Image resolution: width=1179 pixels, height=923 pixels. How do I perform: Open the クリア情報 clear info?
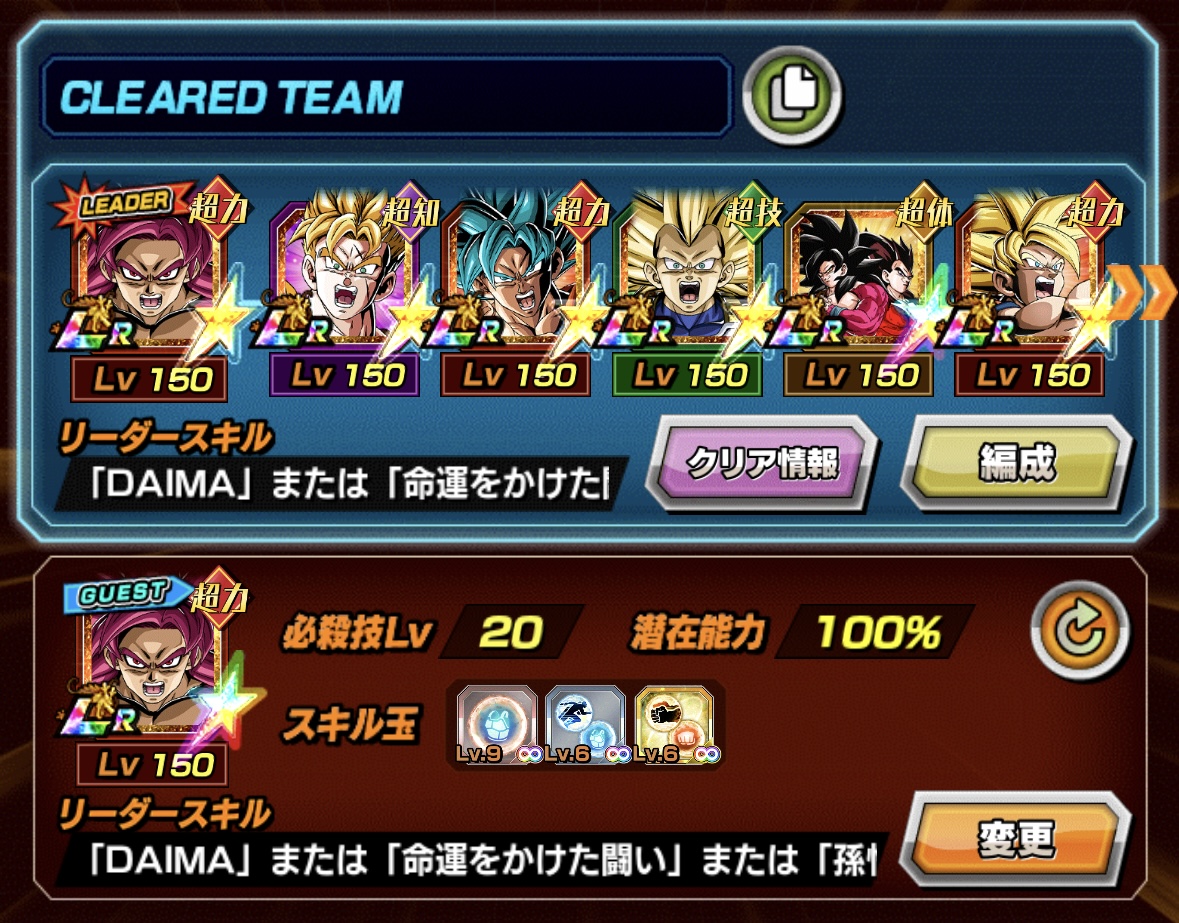coord(761,463)
